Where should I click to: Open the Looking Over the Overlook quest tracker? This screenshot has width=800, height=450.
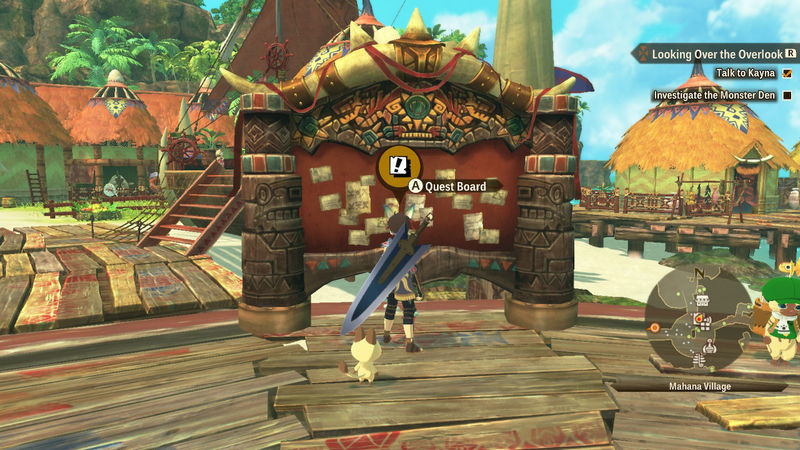click(x=716, y=54)
